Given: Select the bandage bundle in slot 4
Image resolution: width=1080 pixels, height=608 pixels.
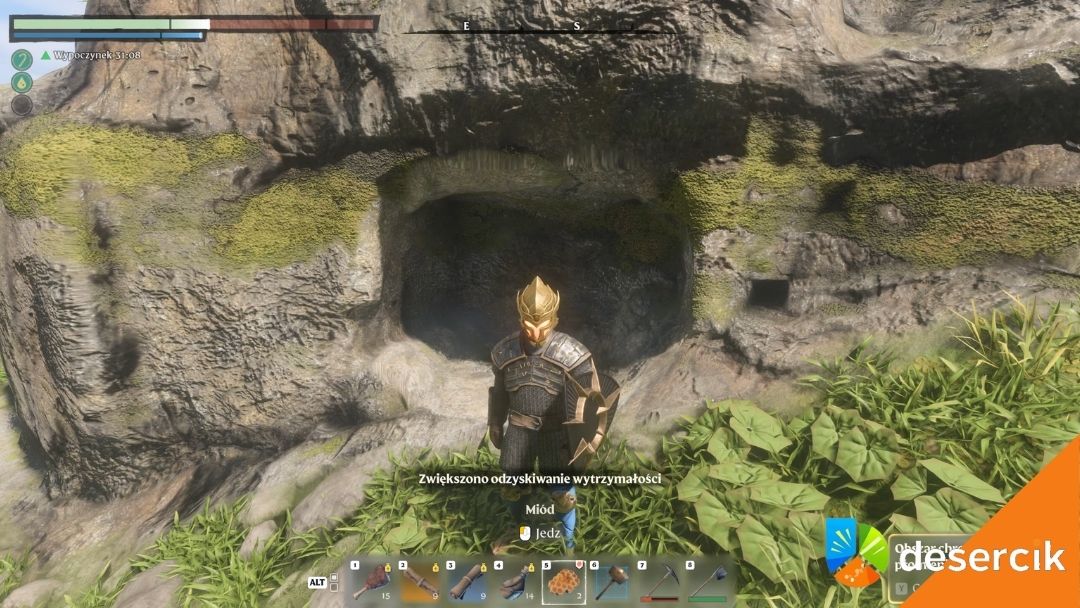Looking at the screenshot, I should coord(516,583).
